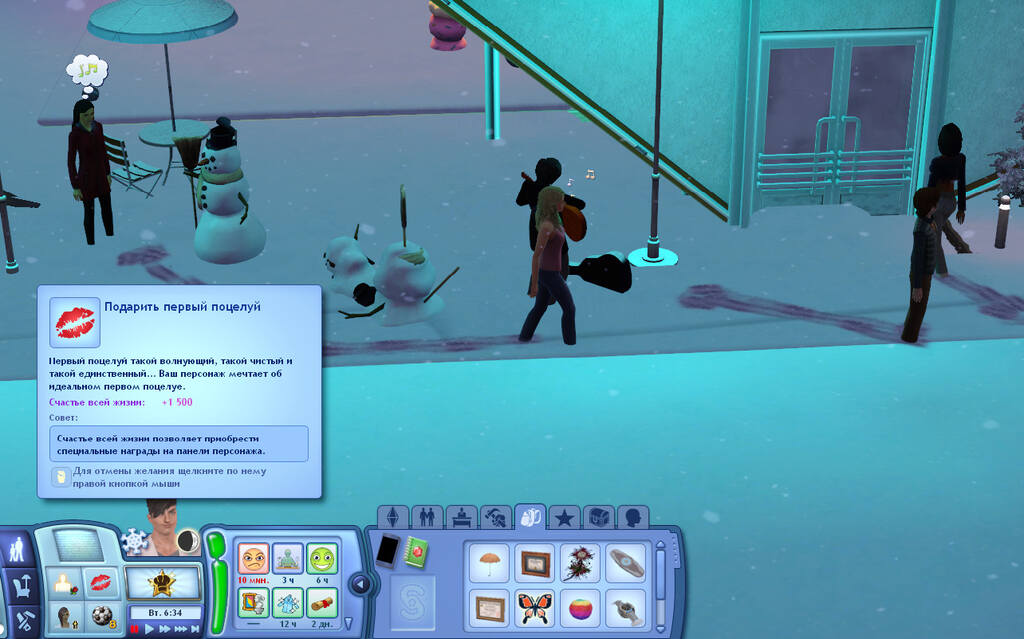Switch to the Relationships tab

pos(427,518)
